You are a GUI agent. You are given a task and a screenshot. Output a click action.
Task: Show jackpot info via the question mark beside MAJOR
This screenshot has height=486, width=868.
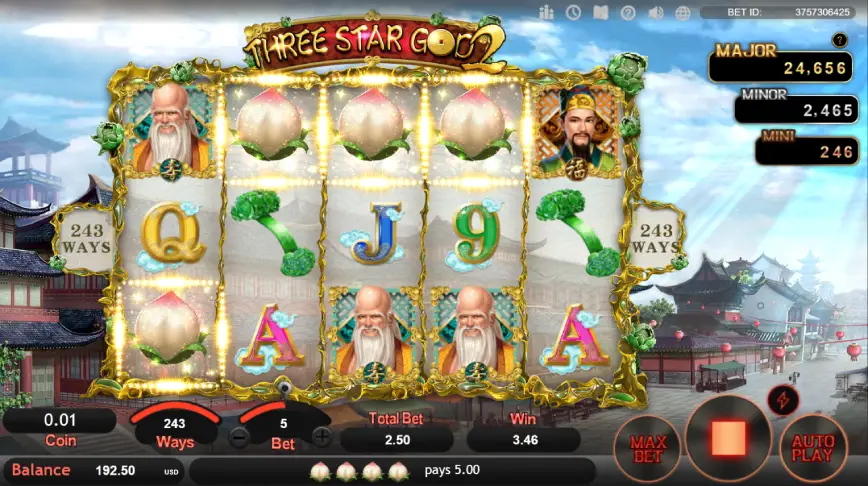tap(840, 40)
